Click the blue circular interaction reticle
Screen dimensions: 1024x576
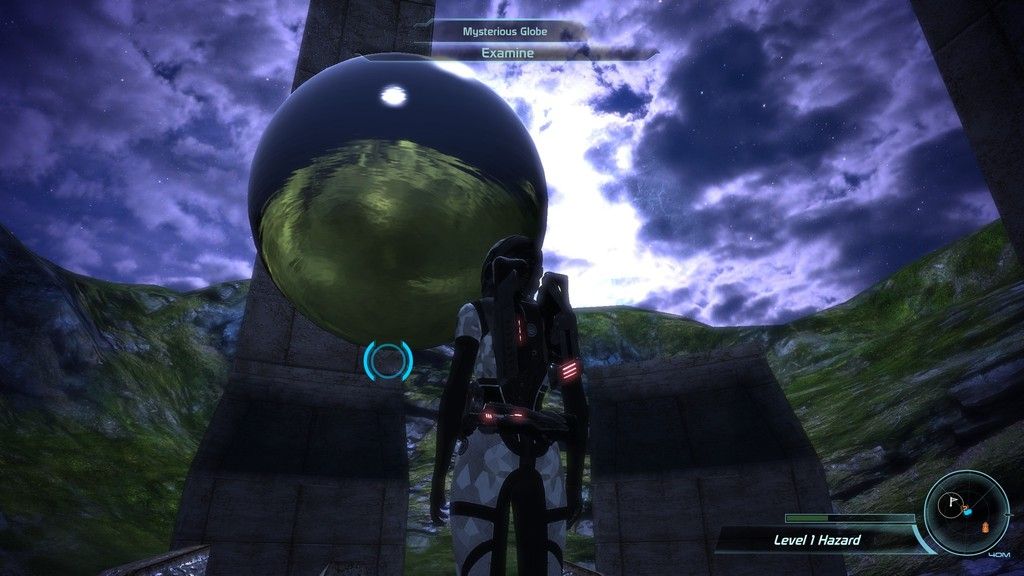[x=388, y=360]
